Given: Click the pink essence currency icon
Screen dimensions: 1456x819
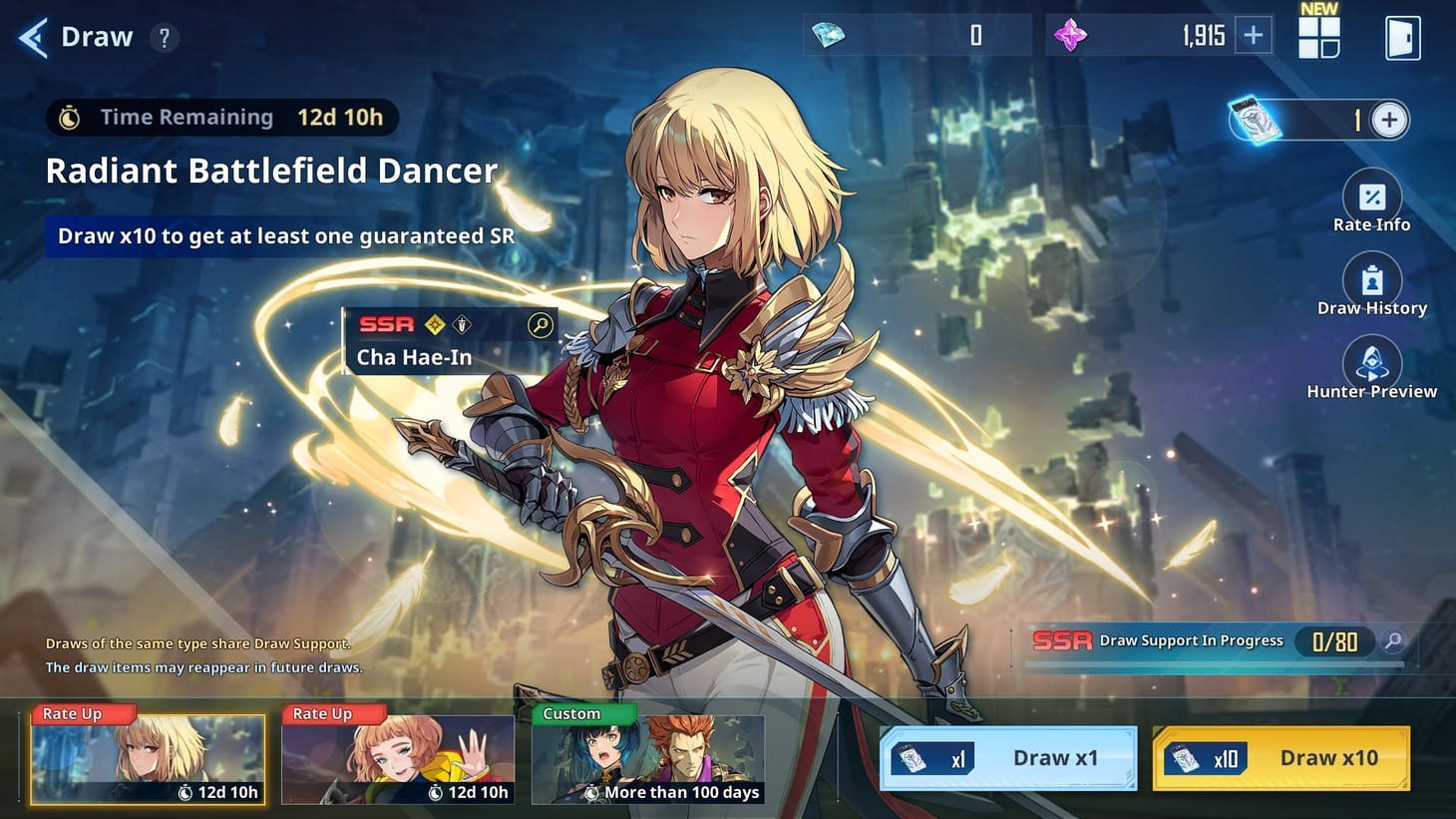Looking at the screenshot, I should pyautogui.click(x=1070, y=33).
